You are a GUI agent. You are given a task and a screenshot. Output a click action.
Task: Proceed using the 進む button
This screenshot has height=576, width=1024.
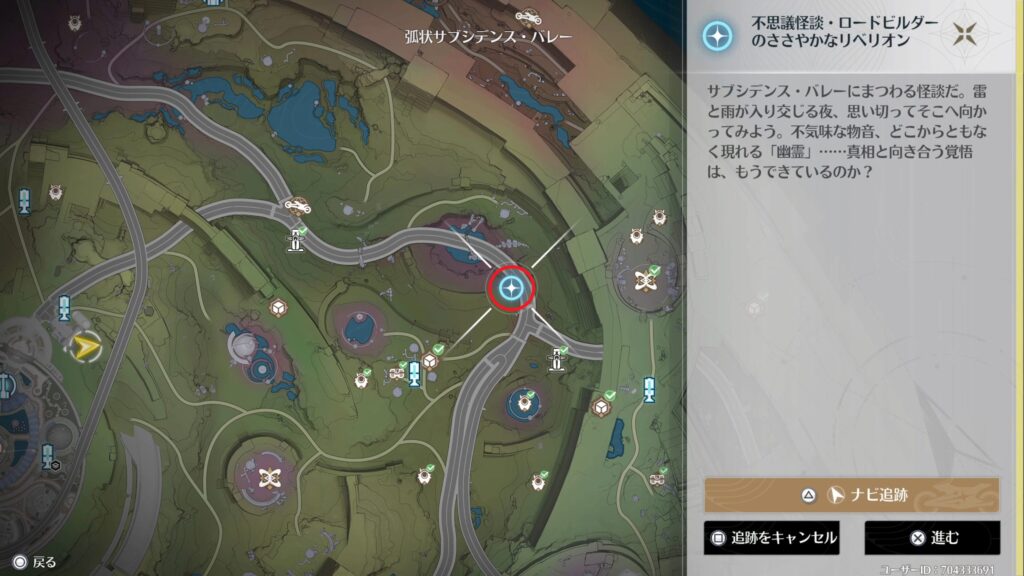click(932, 538)
